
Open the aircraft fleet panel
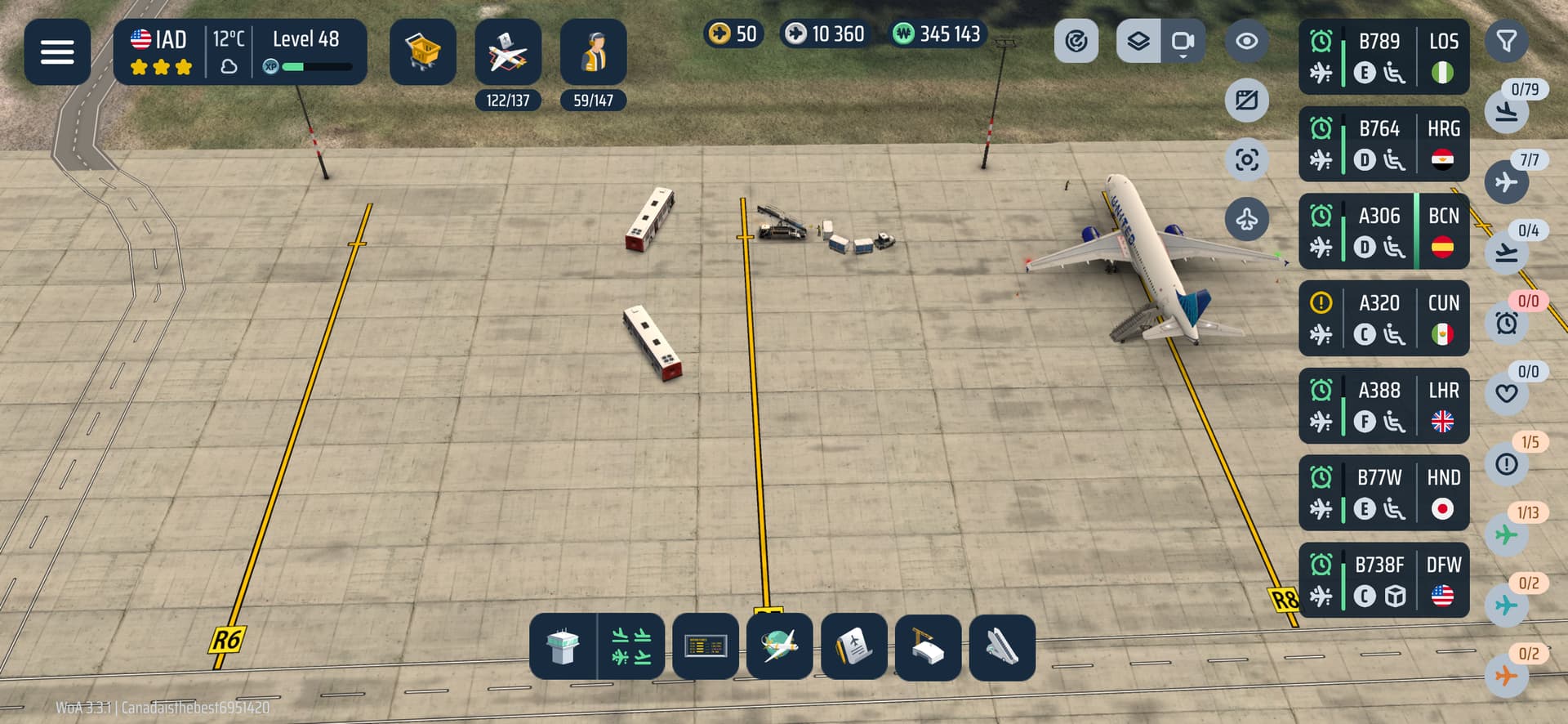coord(507,52)
